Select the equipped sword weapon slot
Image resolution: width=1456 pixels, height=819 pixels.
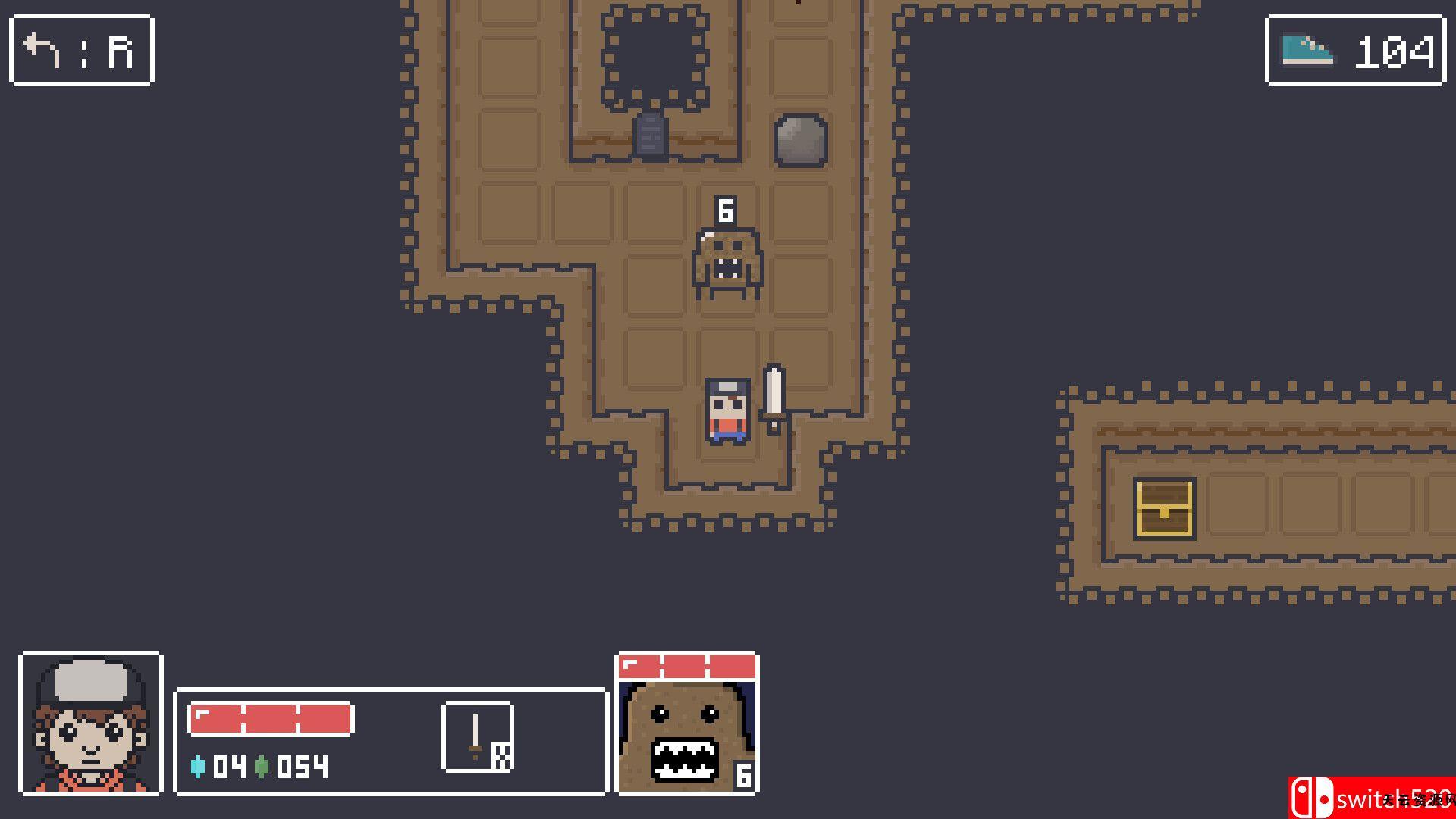pyautogui.click(x=477, y=737)
